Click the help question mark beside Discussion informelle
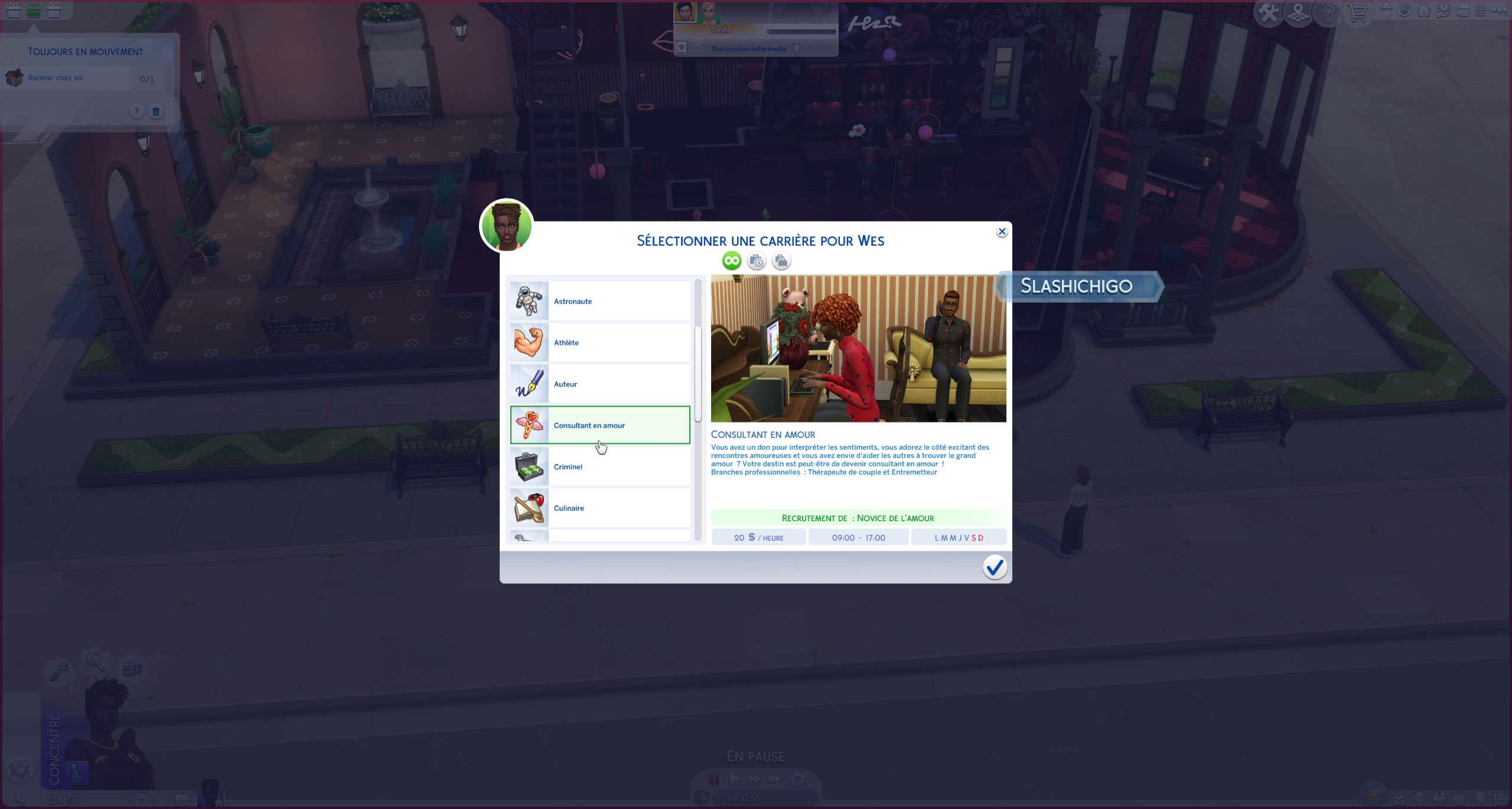Viewport: 1512px width, 809px height. point(797,48)
